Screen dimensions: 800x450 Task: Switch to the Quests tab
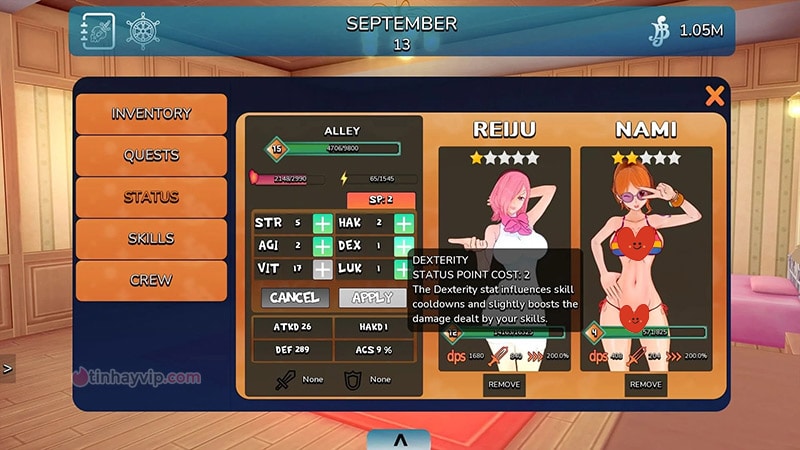151,156
